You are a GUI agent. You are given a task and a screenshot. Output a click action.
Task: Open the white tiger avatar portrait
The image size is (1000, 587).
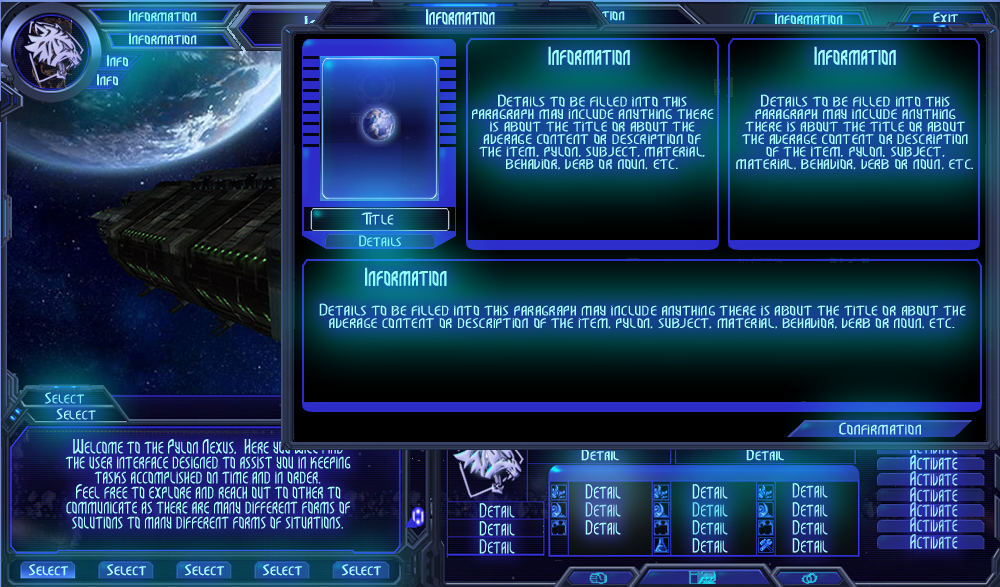click(x=50, y=51)
